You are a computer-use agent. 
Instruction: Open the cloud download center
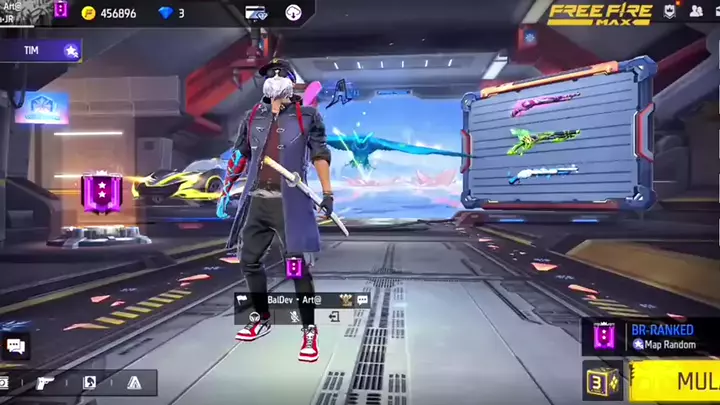(x=293, y=13)
